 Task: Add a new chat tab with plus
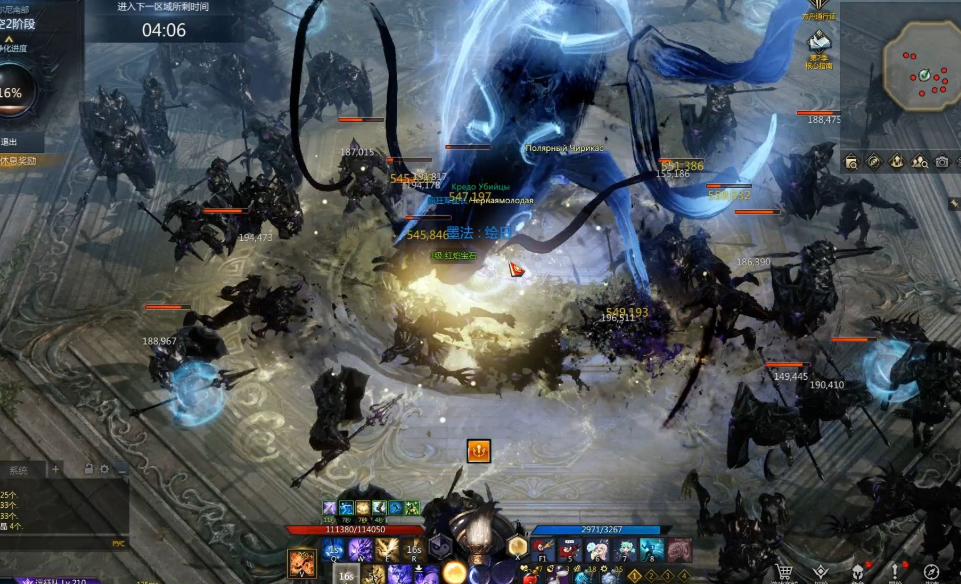(x=56, y=469)
